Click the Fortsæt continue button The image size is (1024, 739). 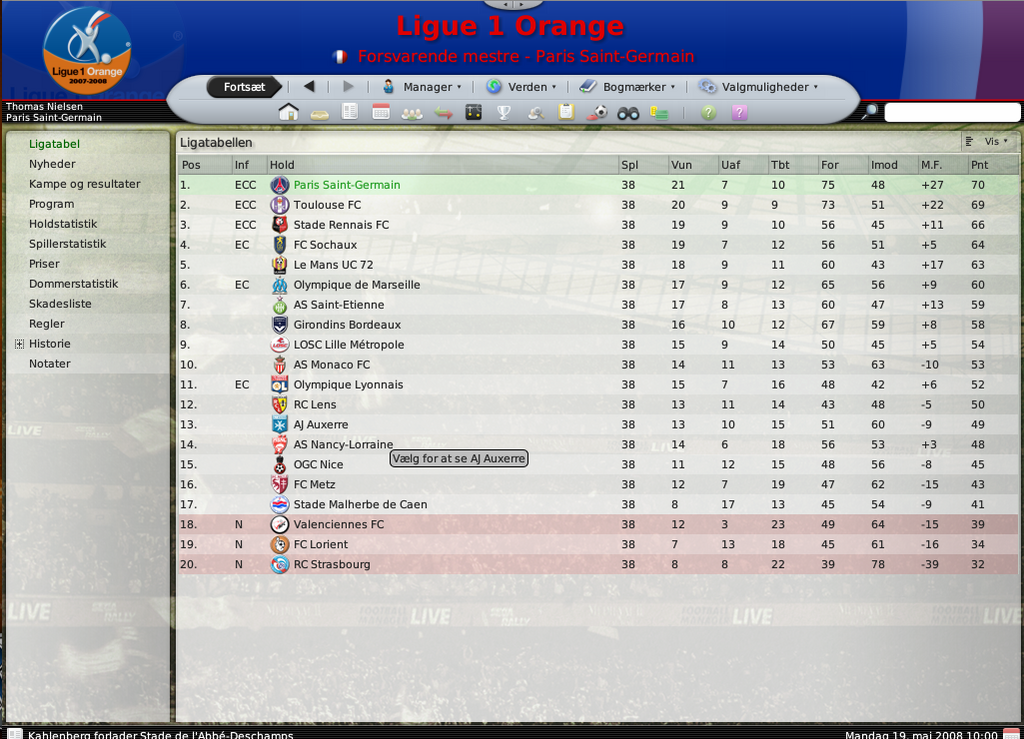pos(244,87)
